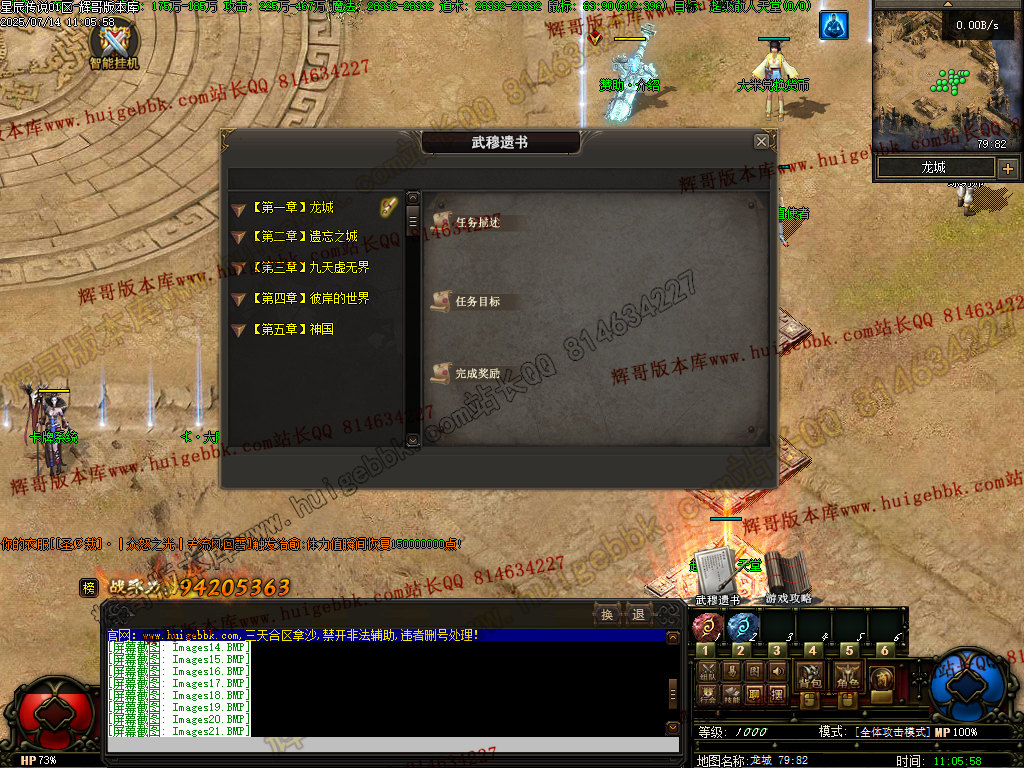Close the 武穆遗书 quest window
This screenshot has width=1024, height=768.
tap(762, 142)
